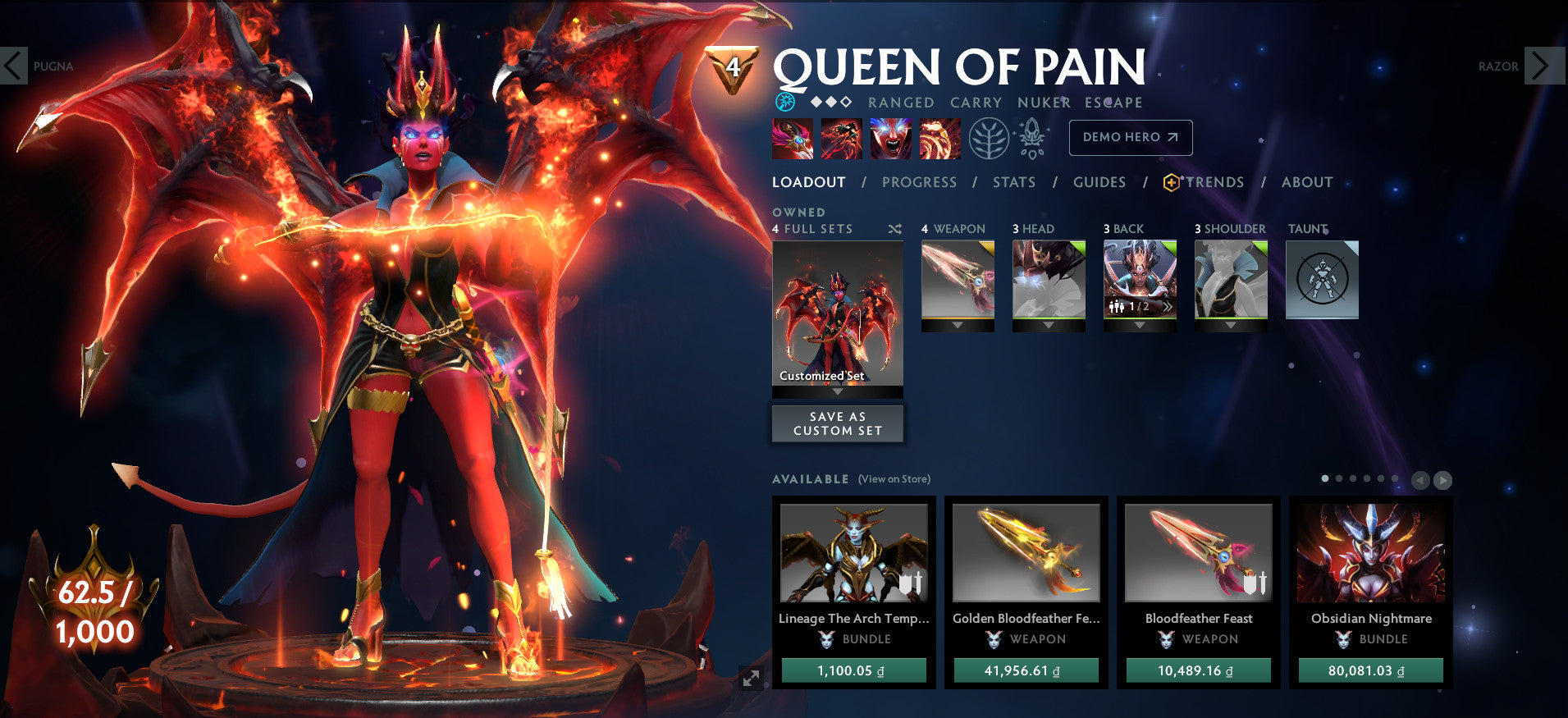Open the Stats tab
This screenshot has width=1568, height=718.
click(1014, 182)
